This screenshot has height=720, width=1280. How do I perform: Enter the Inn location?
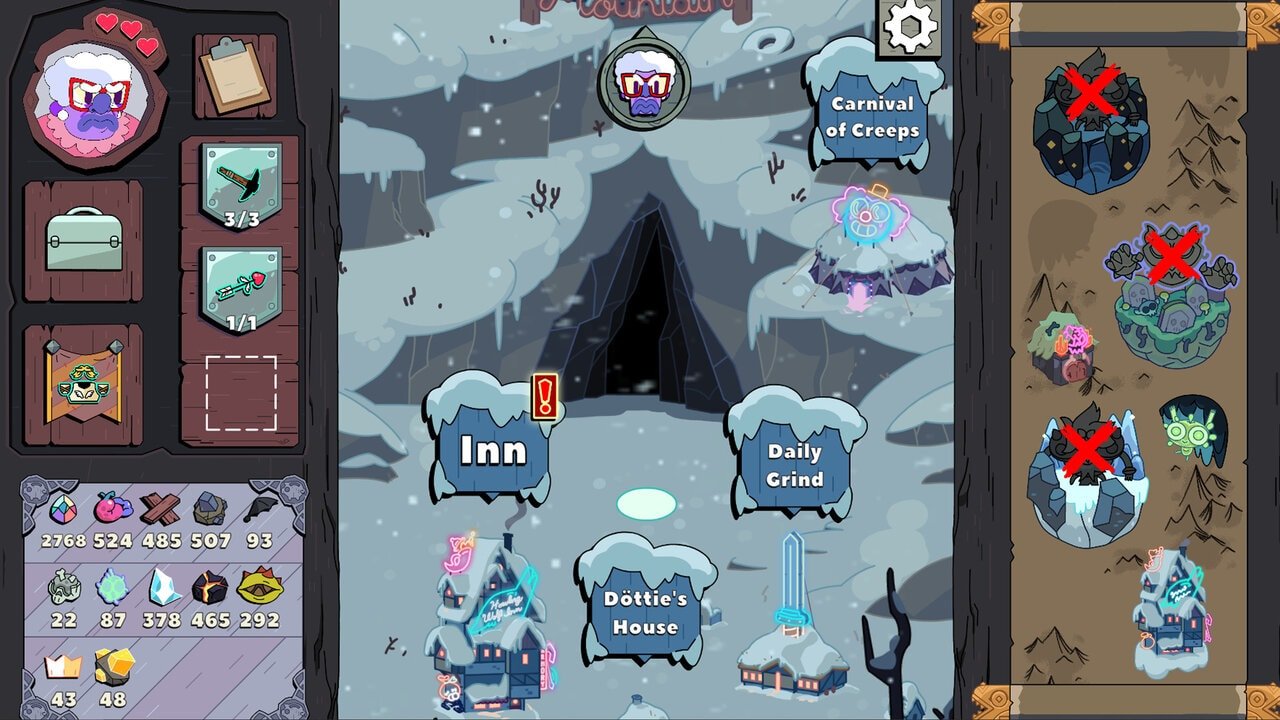(x=492, y=448)
